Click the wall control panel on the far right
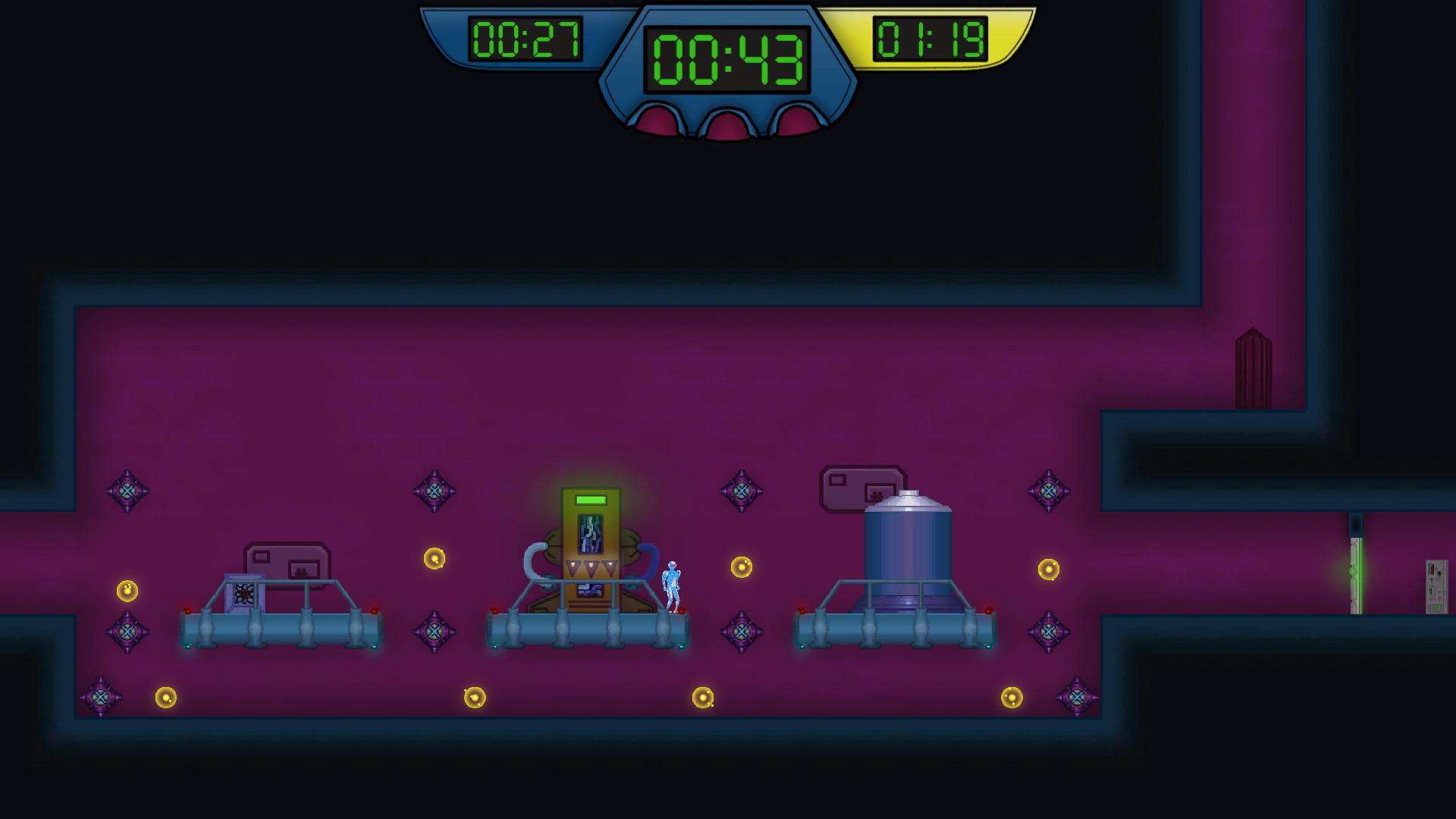The image size is (1456, 819). point(1436,585)
